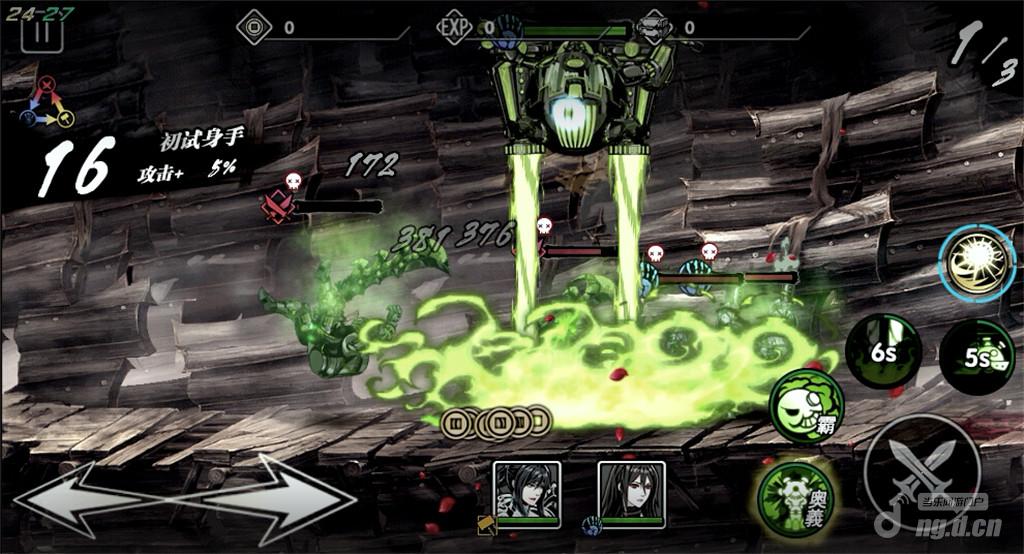Switch to the right character portrait
The height and width of the screenshot is (554, 1024).
tap(631, 493)
